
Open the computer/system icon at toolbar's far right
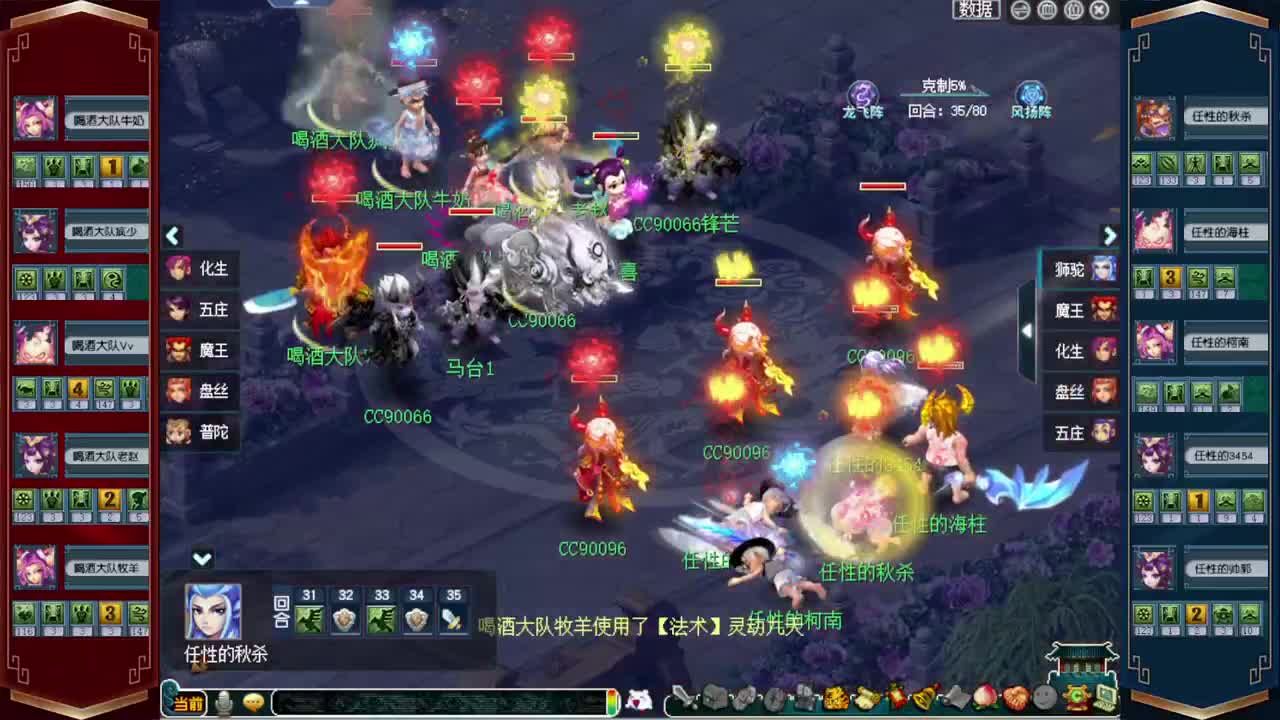pyautogui.click(x=1104, y=700)
